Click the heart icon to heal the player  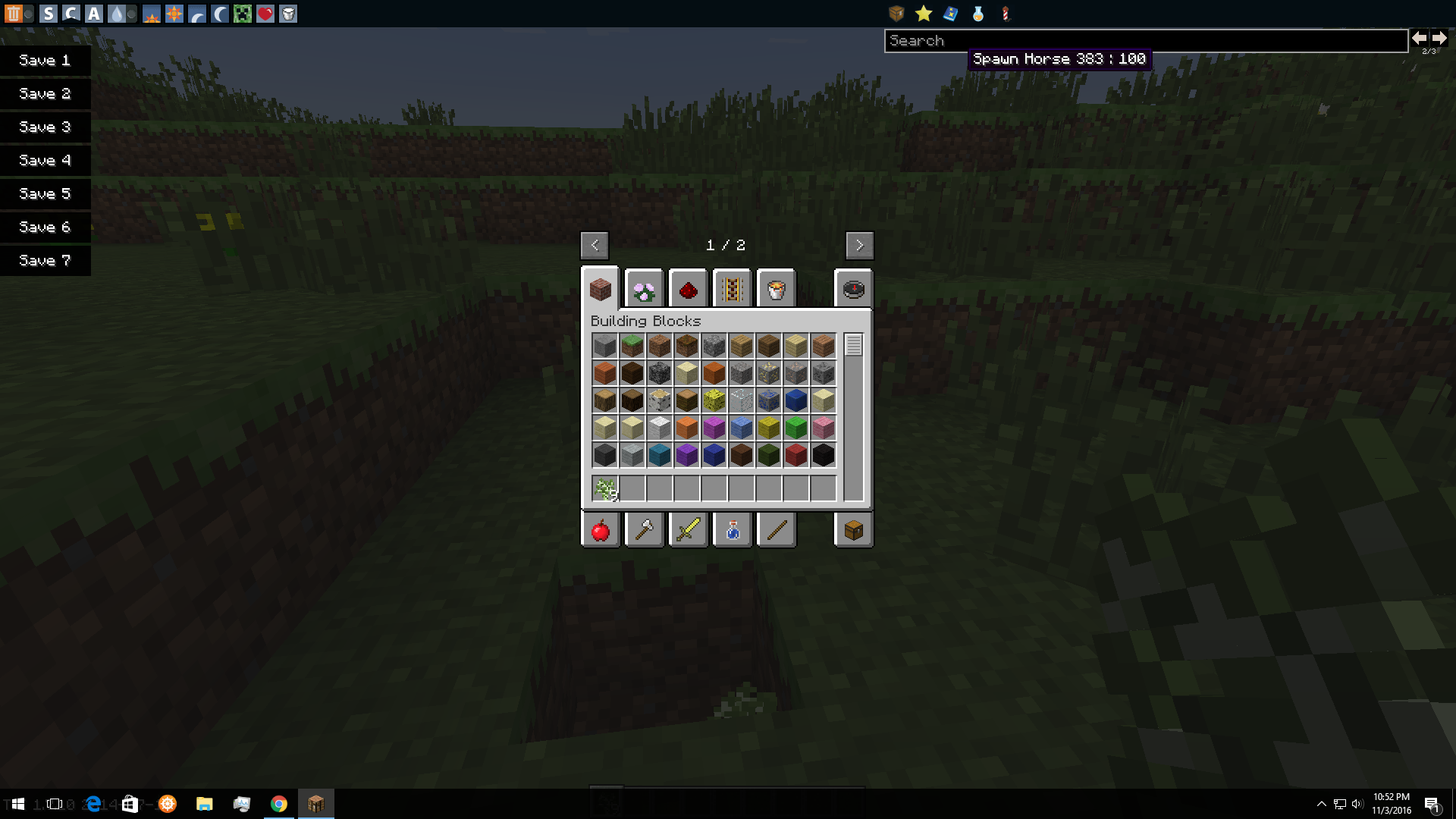click(265, 13)
